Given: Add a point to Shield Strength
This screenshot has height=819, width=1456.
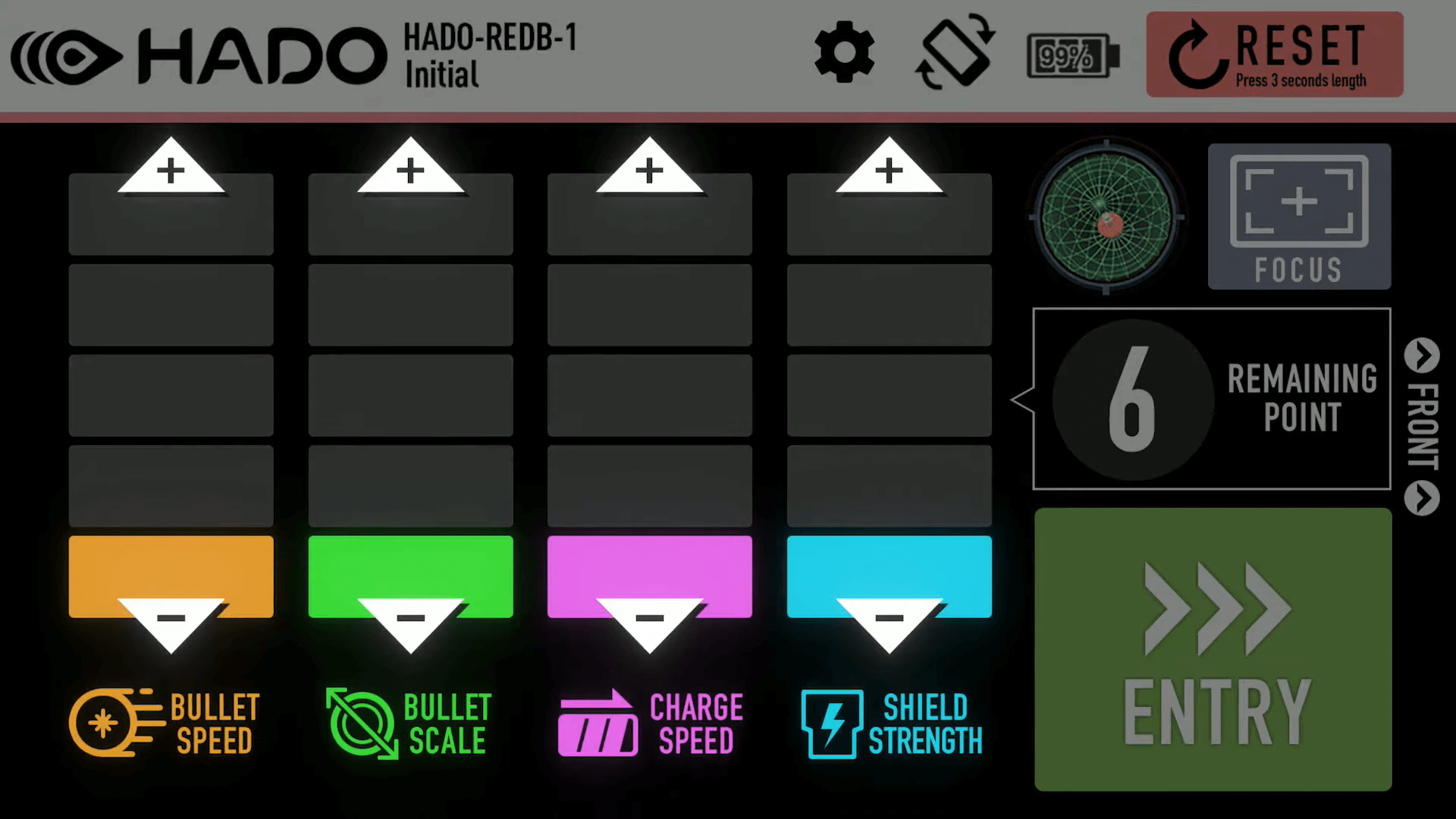Looking at the screenshot, I should click(x=889, y=170).
